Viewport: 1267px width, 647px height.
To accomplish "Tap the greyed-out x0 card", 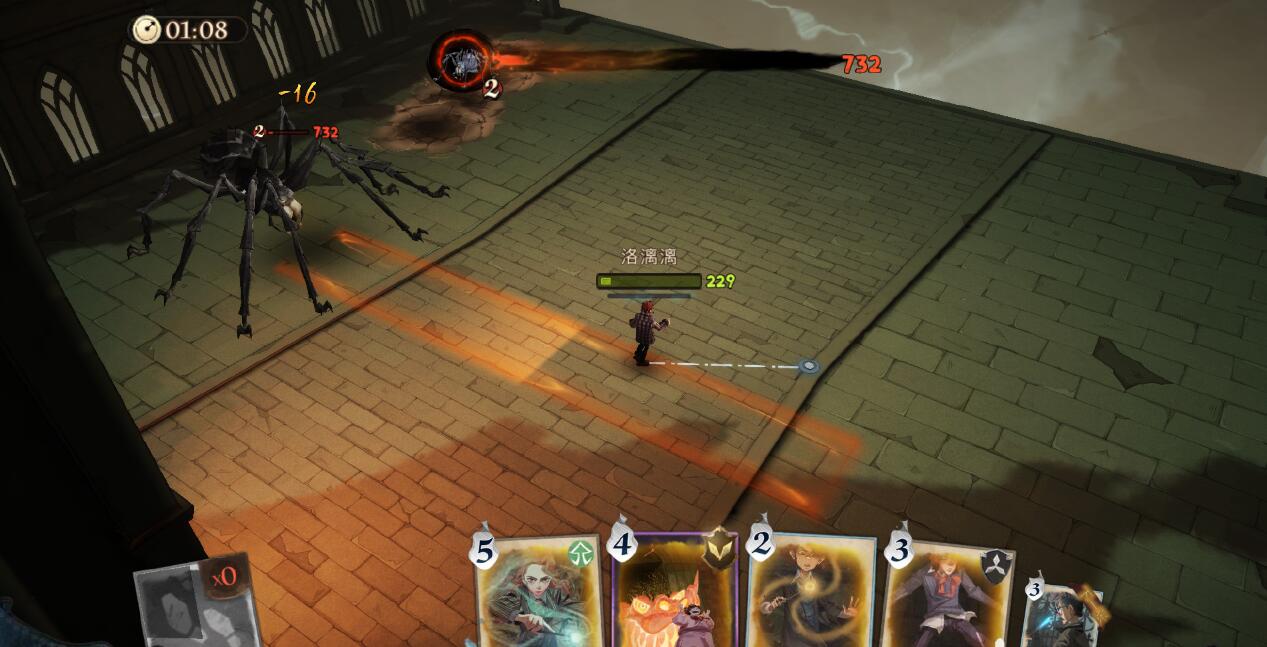I will pos(194,604).
